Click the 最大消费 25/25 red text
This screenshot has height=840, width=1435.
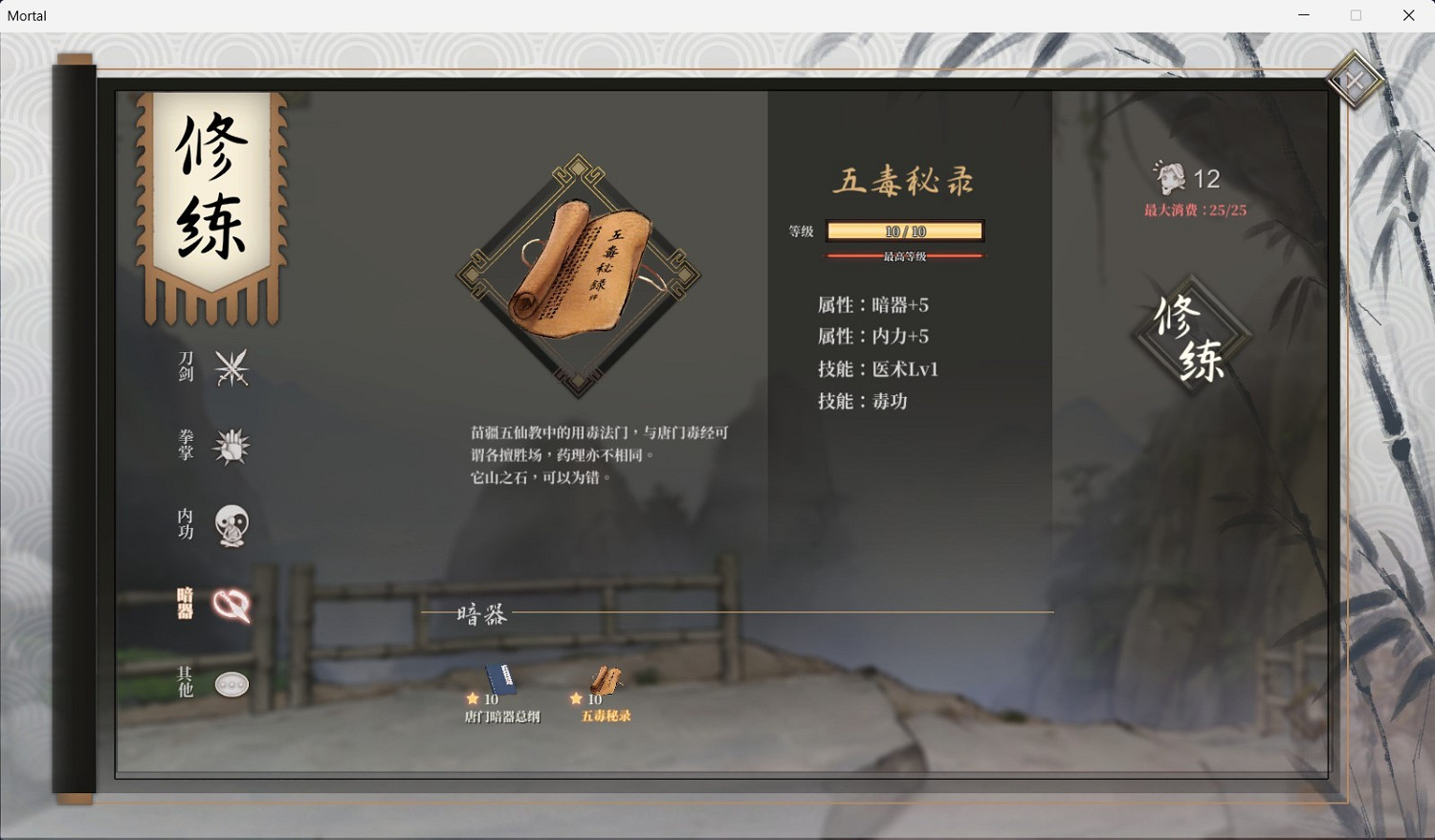1193,209
